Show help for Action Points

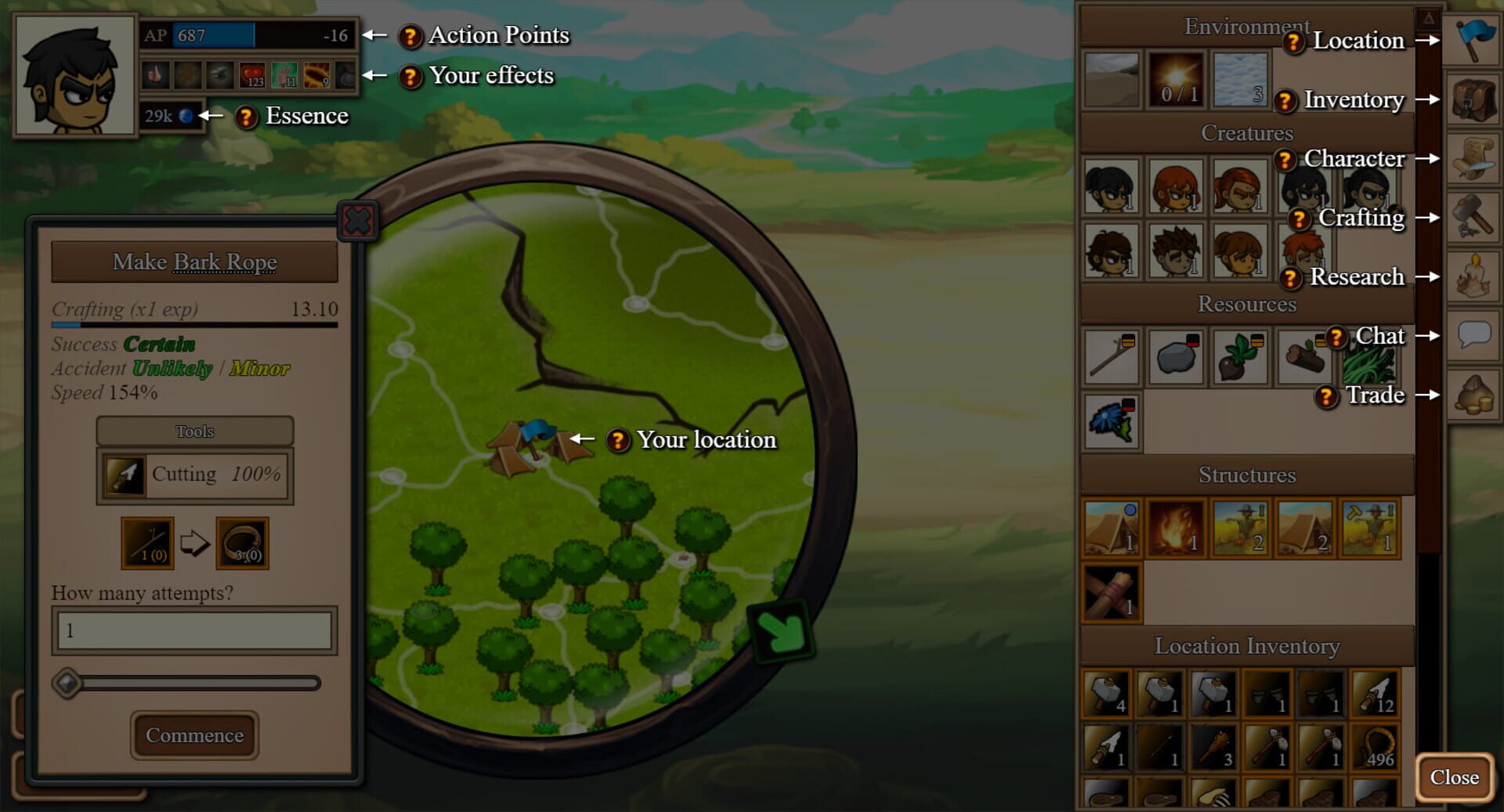410,36
